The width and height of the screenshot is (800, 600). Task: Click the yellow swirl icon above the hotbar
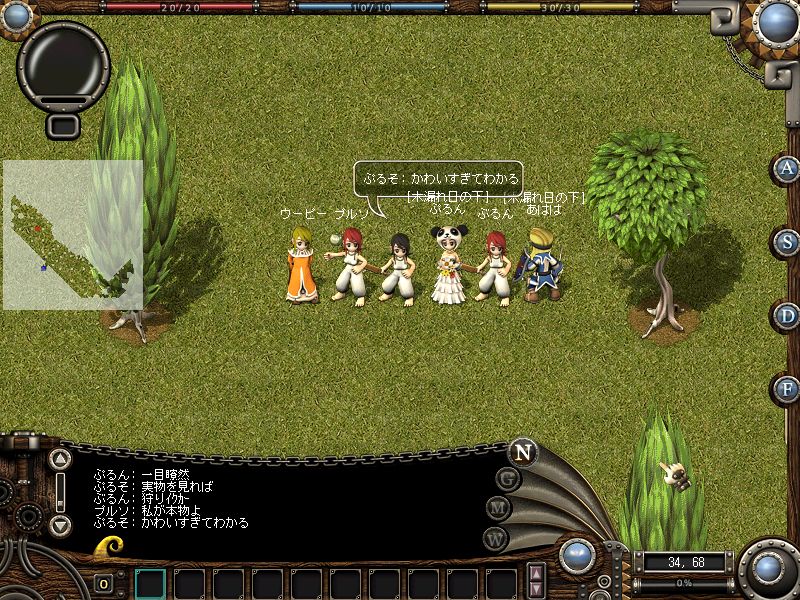(108, 547)
